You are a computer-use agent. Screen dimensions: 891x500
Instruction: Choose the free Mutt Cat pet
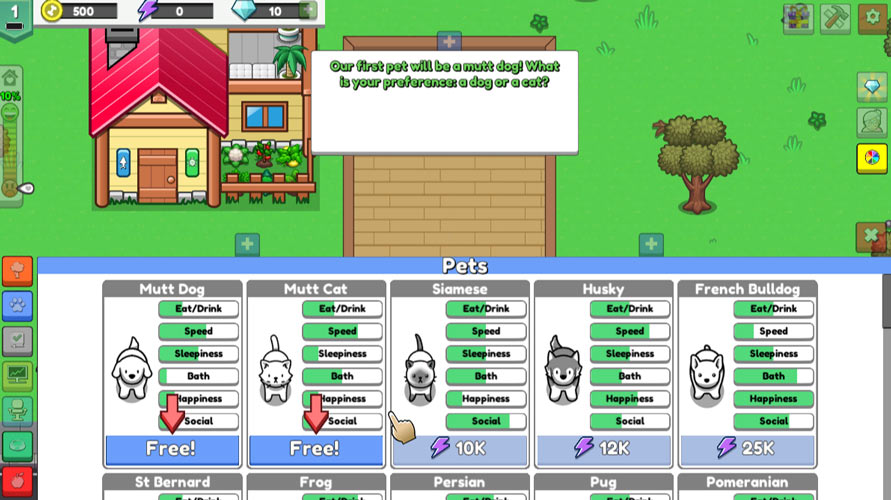(x=315, y=449)
